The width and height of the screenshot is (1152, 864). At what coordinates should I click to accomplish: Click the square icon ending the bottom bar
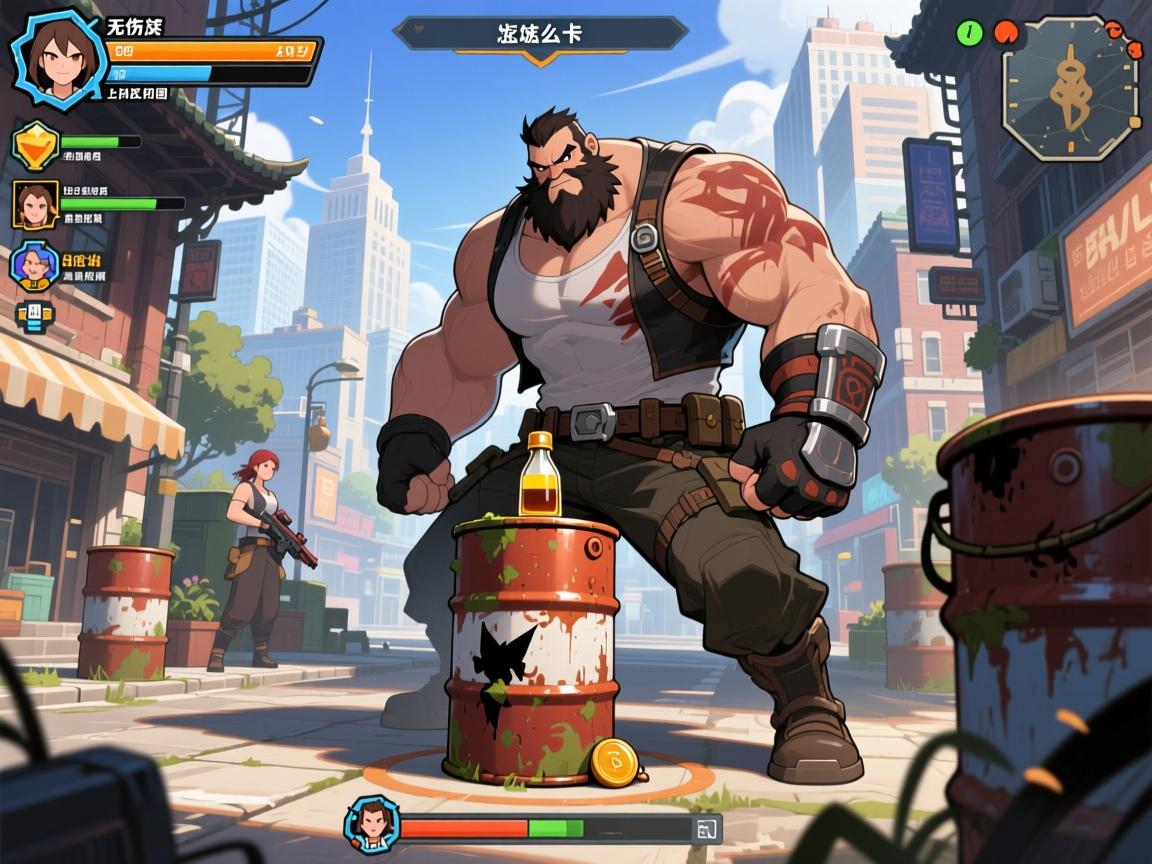coord(706,828)
